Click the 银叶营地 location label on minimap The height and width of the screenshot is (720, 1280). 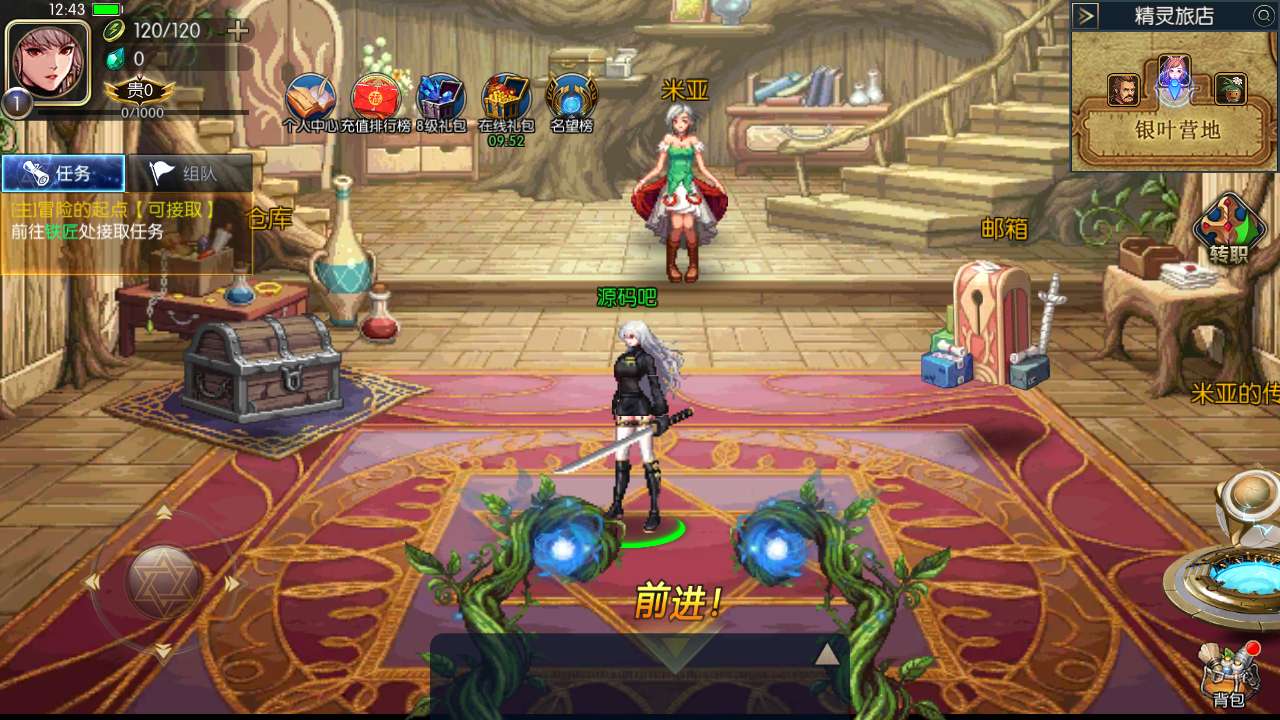(x=1177, y=130)
